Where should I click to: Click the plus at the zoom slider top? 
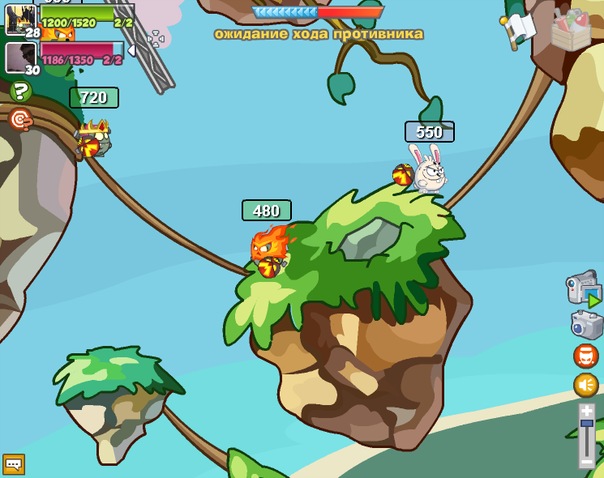click(x=586, y=411)
